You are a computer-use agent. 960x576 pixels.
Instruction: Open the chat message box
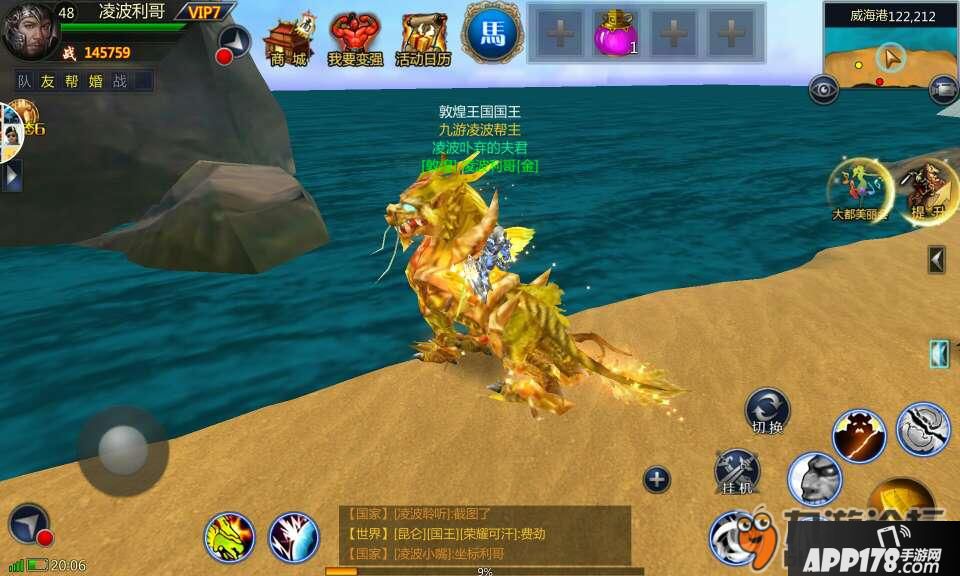[485, 535]
